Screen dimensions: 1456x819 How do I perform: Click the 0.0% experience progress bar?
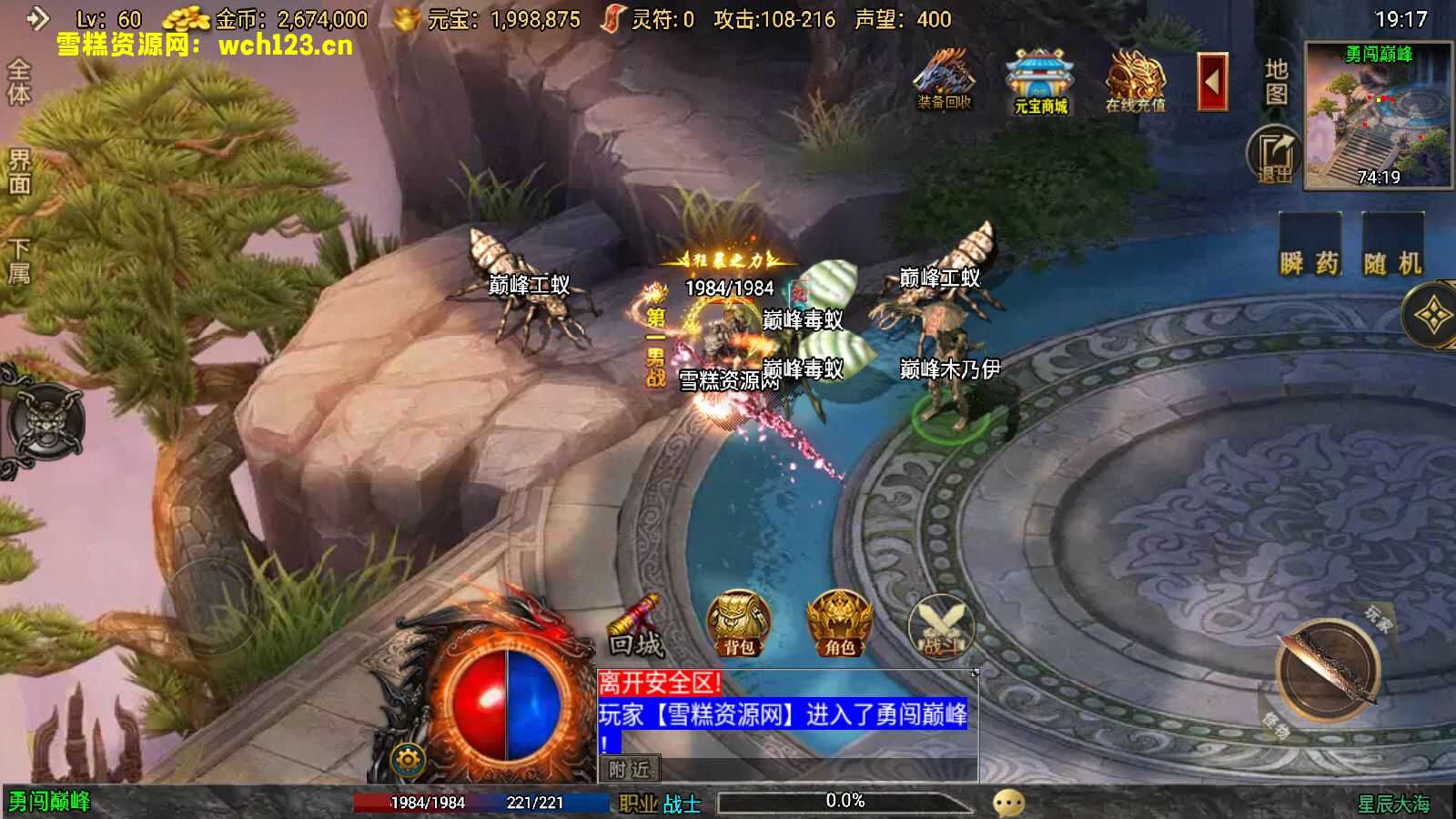[x=844, y=801]
